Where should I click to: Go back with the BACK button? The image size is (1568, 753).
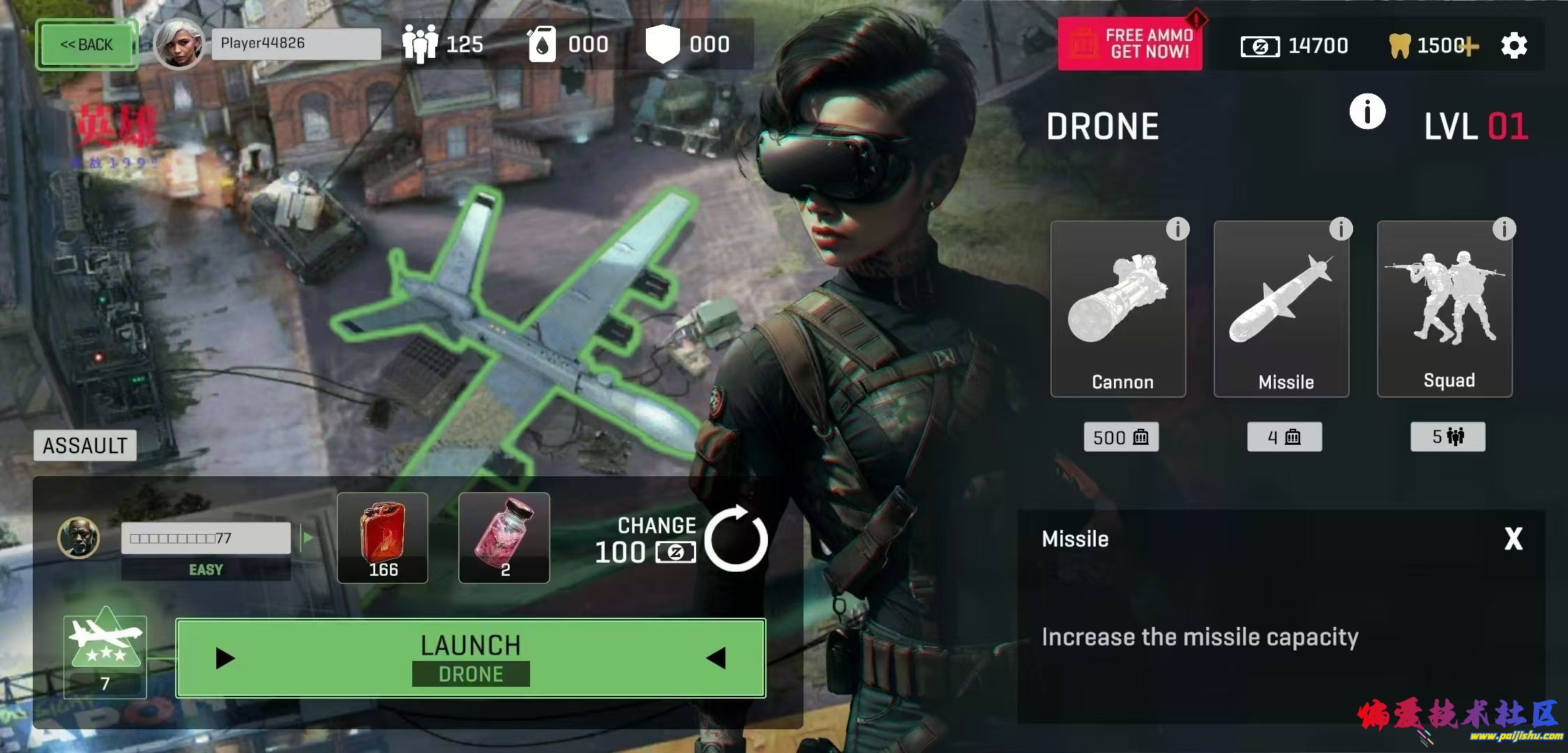[86, 45]
